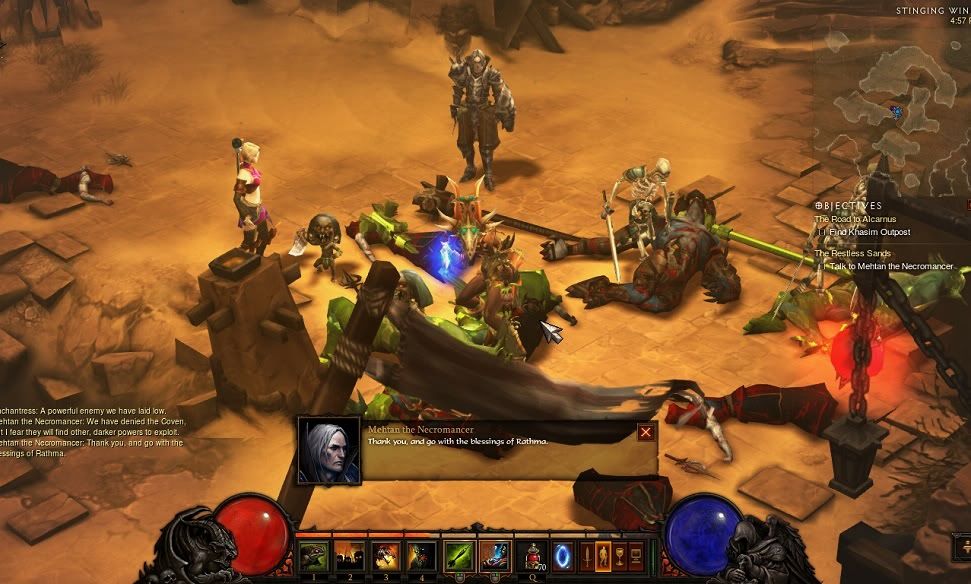Open the skills menu sword button

coord(587,556)
